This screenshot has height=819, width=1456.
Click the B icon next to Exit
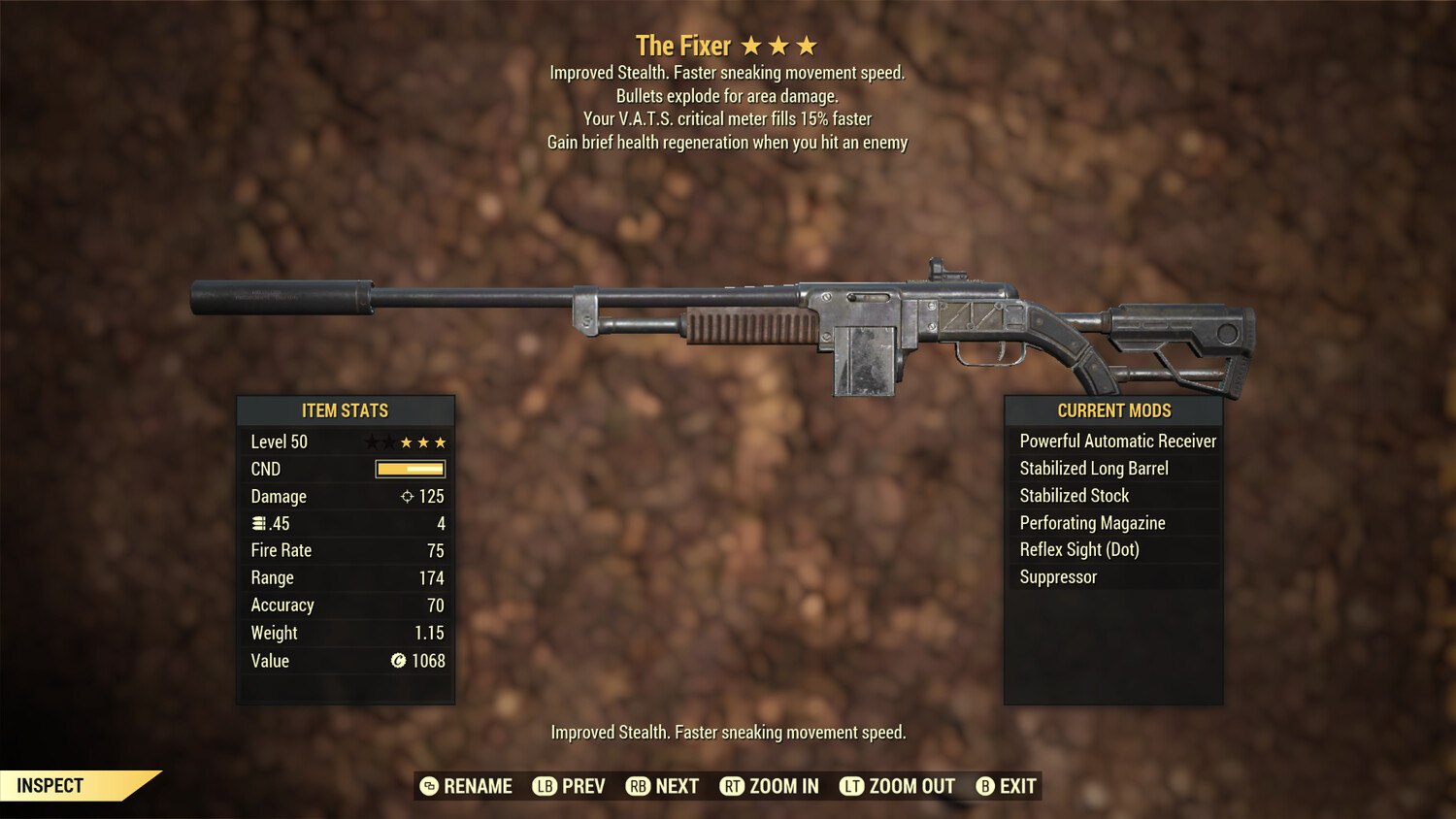[985, 786]
